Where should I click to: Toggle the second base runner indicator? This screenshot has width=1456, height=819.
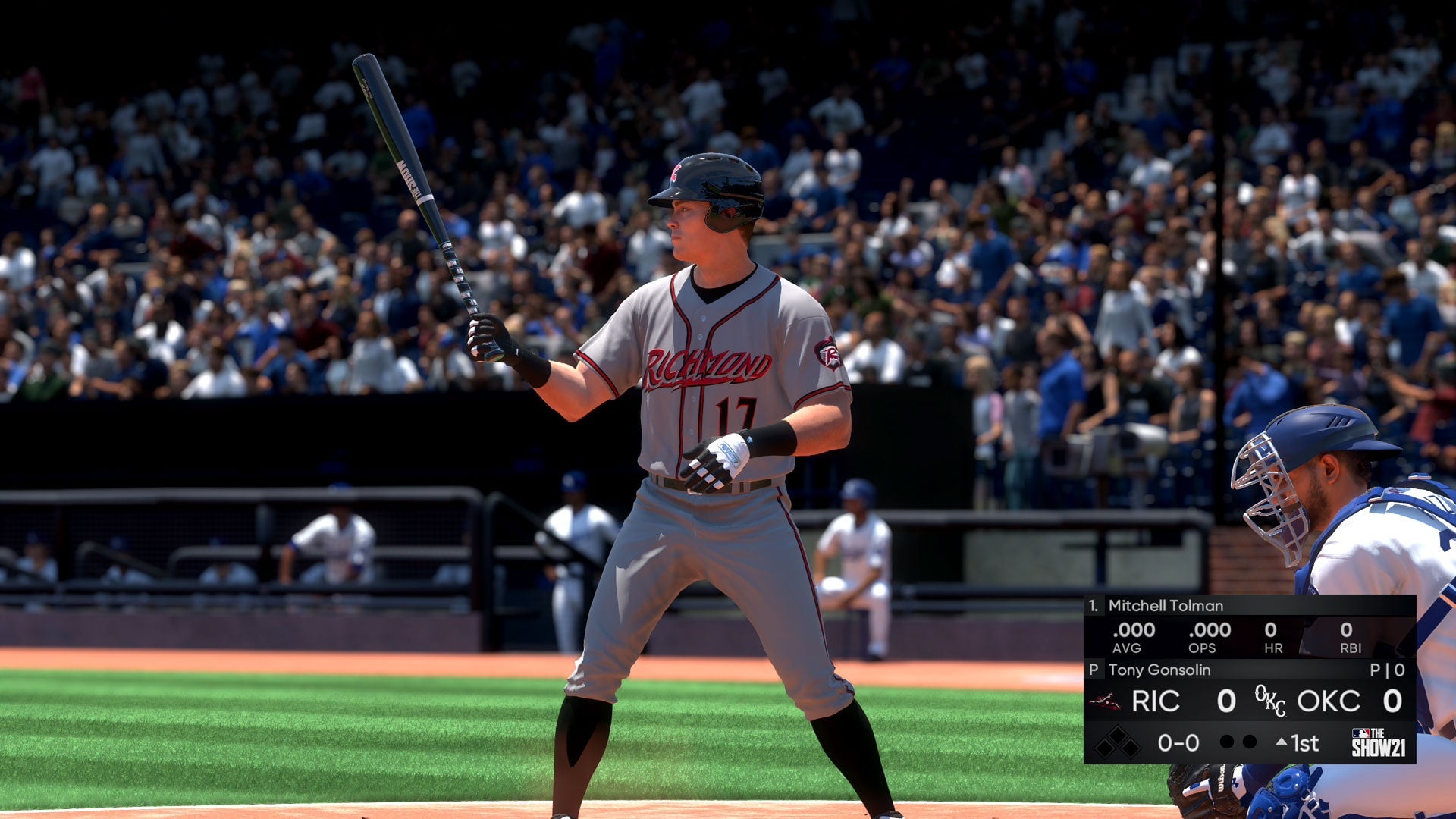(1119, 733)
